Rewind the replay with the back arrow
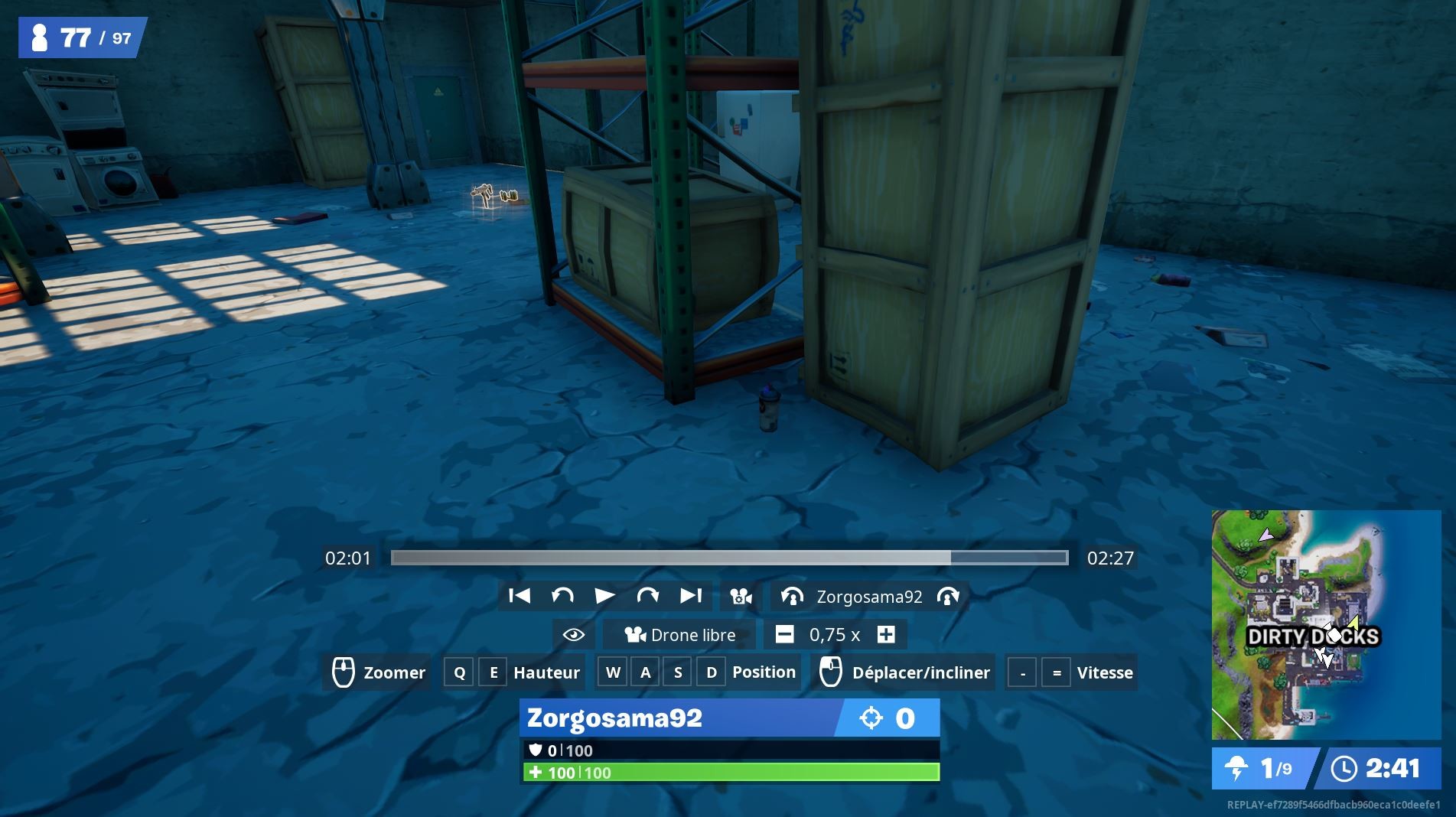 (563, 596)
